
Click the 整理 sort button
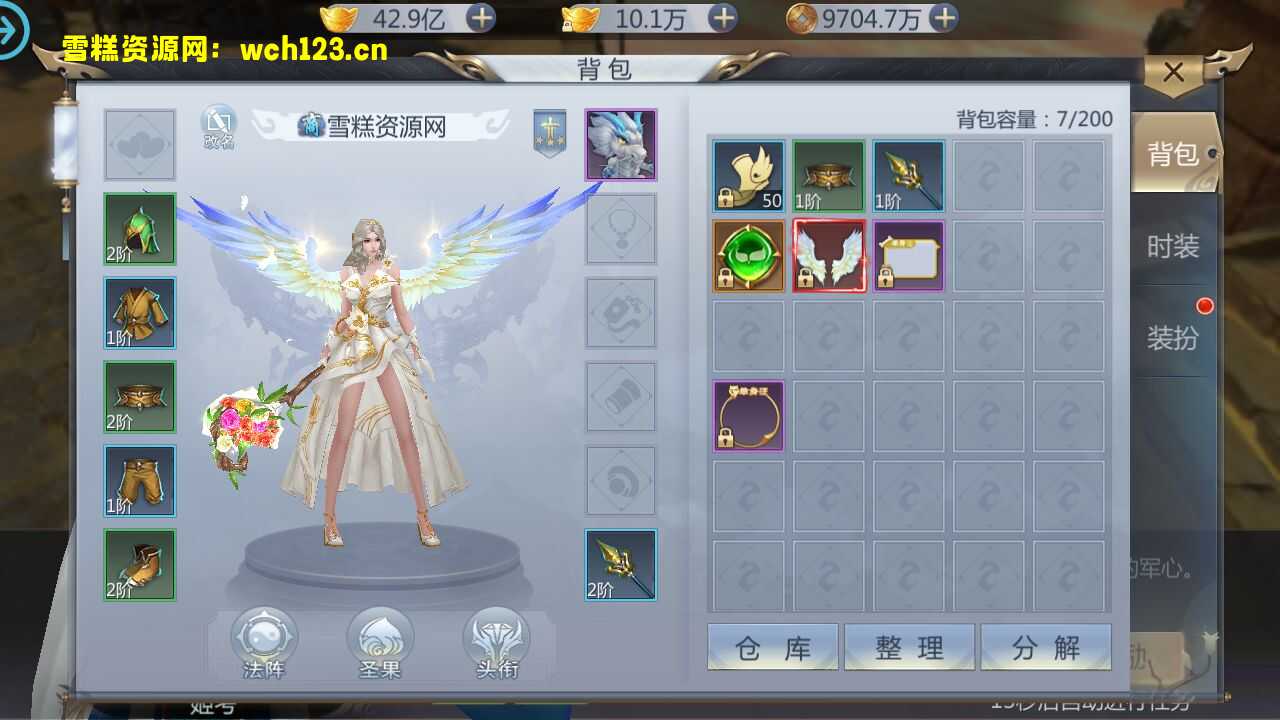[910, 647]
